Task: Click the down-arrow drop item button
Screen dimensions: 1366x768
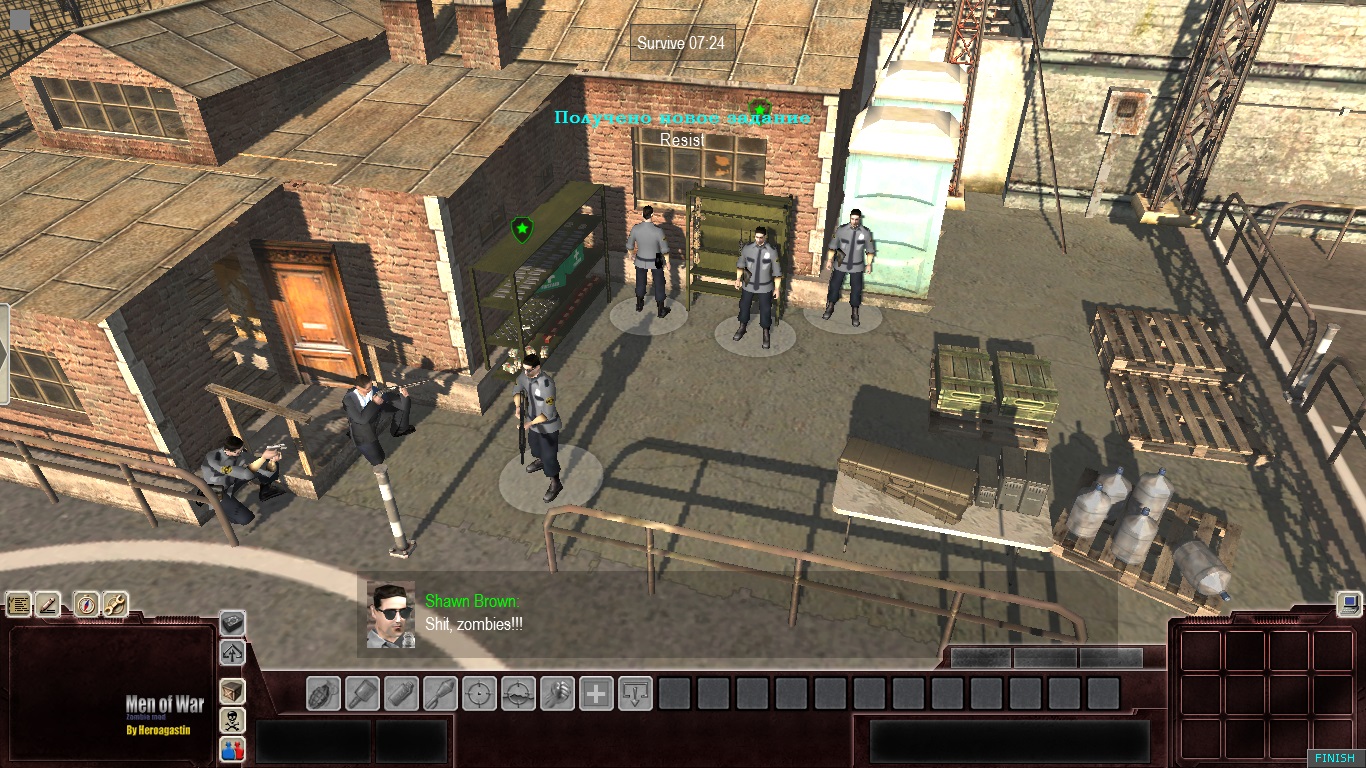Action: 635,693
